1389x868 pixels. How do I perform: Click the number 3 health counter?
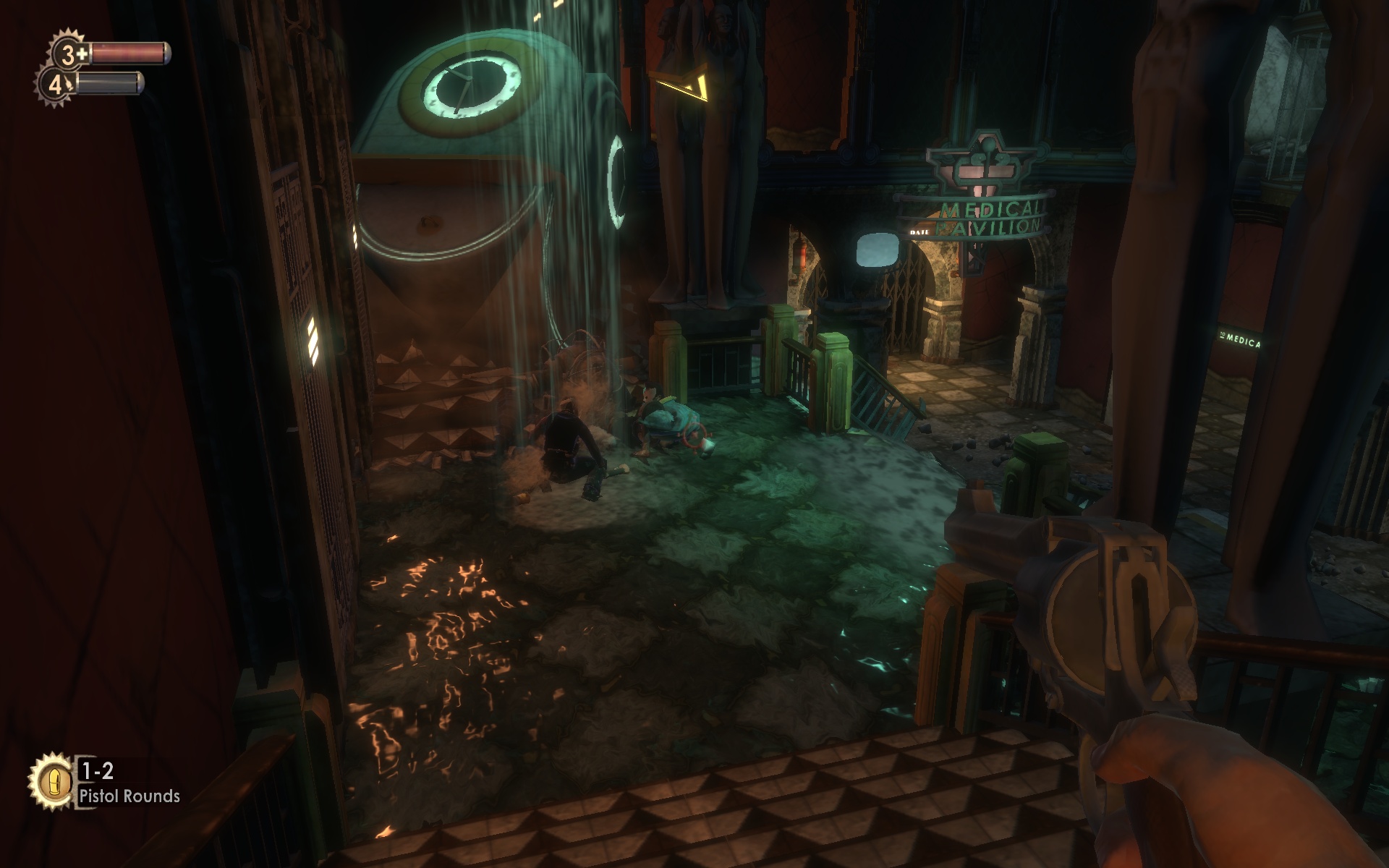click(67, 53)
